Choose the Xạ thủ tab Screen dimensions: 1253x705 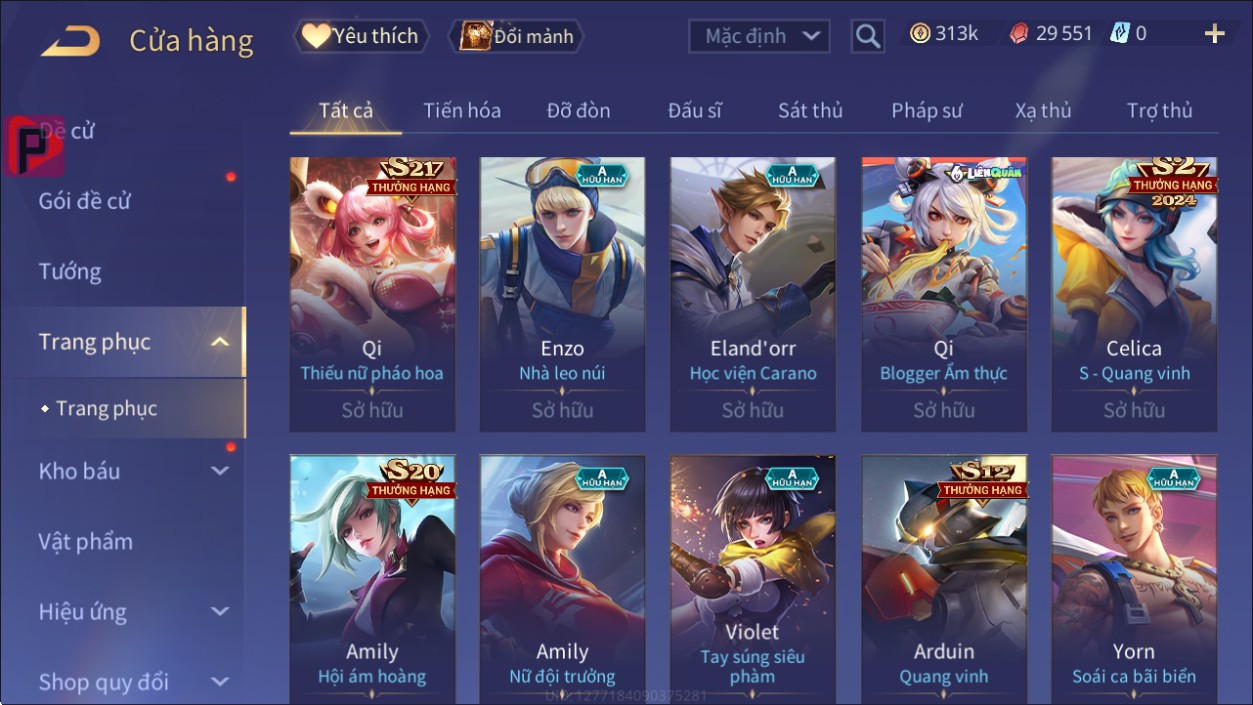[x=1043, y=111]
